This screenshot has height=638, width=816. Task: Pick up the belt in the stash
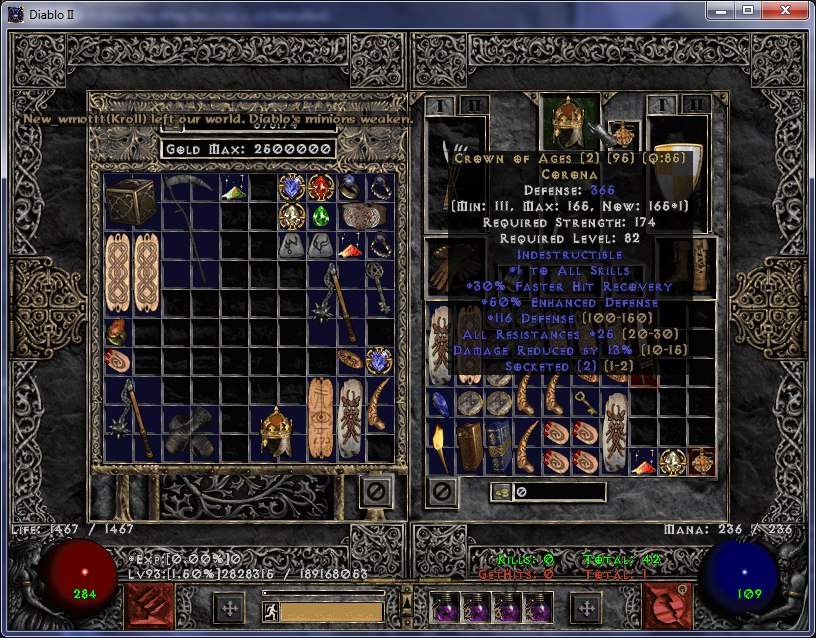(364, 216)
